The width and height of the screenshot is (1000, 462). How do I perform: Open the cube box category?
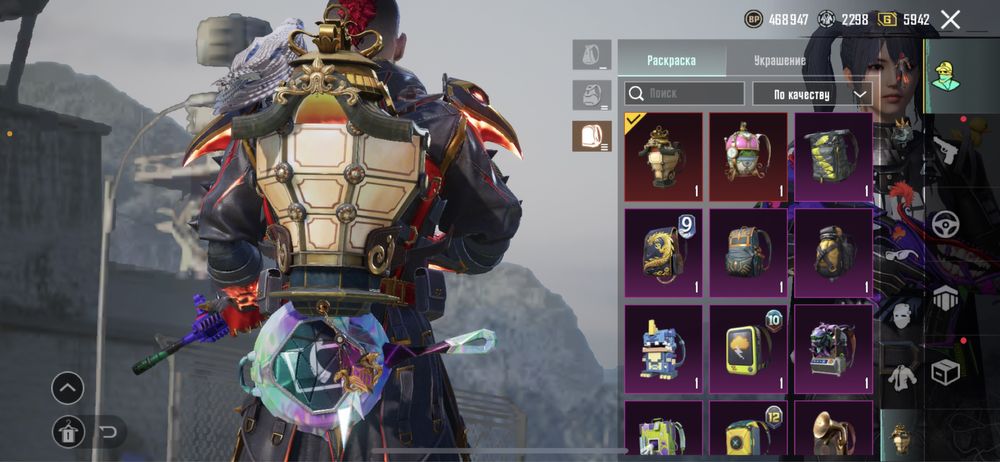pyautogui.click(x=945, y=371)
